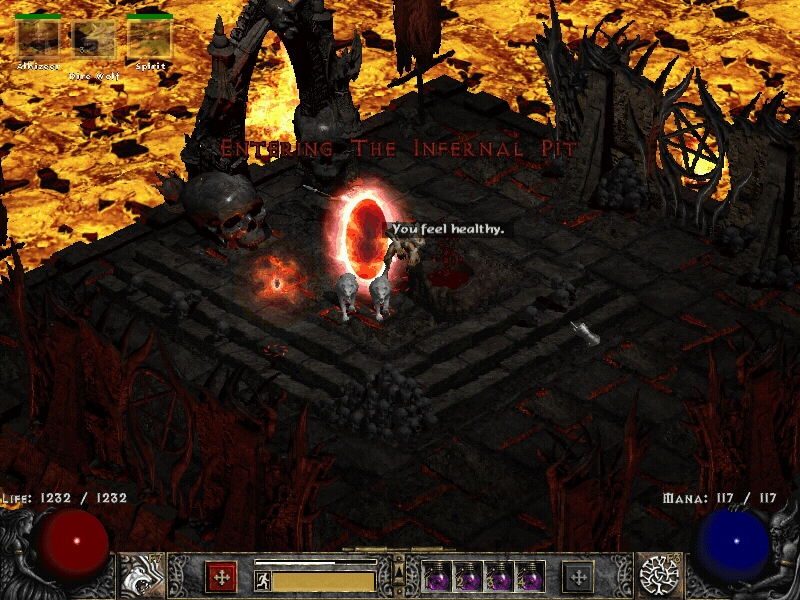Click the red cross new stats button
Screen dimensions: 800x600
220,576
